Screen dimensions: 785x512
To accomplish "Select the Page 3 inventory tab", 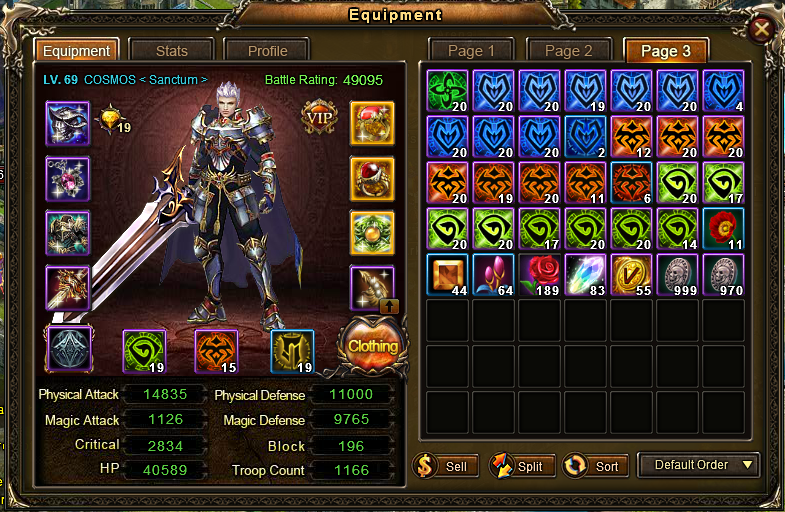I will coord(666,51).
